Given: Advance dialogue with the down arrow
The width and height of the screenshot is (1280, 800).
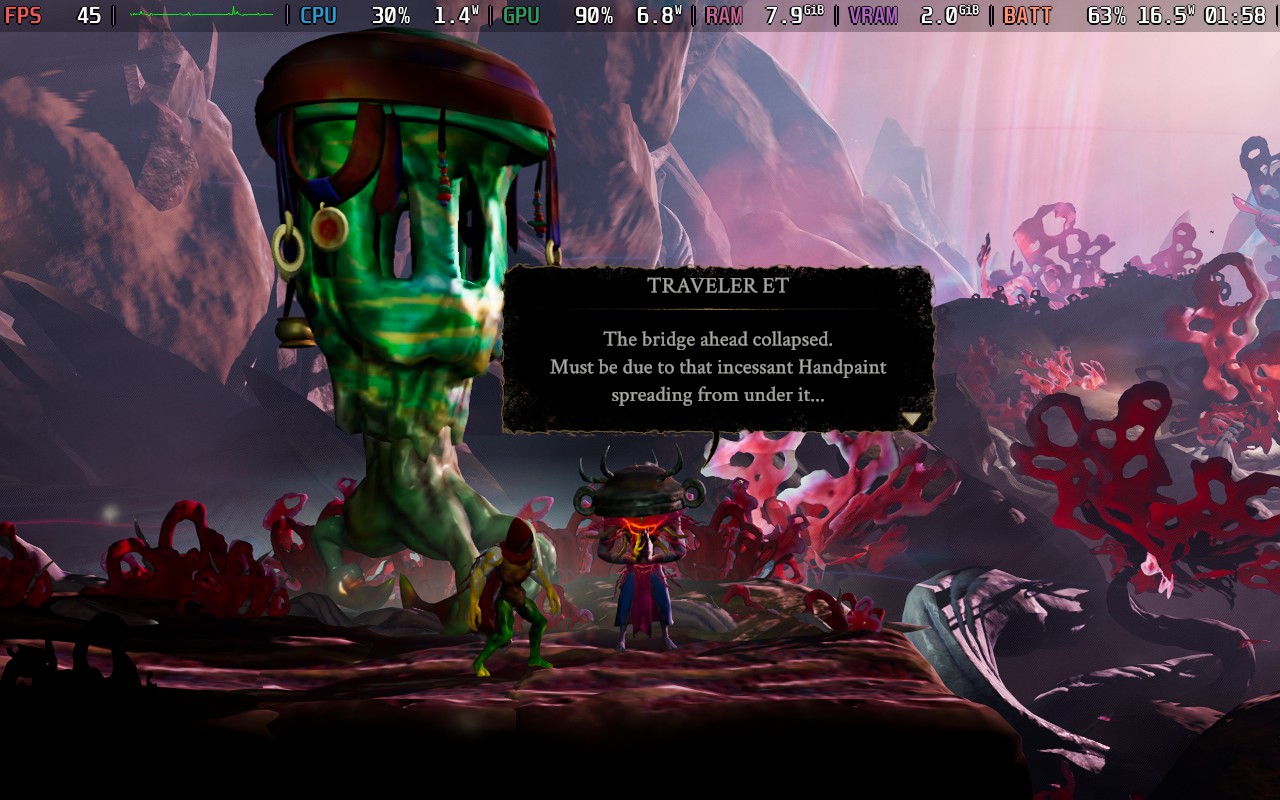Looking at the screenshot, I should (912, 419).
